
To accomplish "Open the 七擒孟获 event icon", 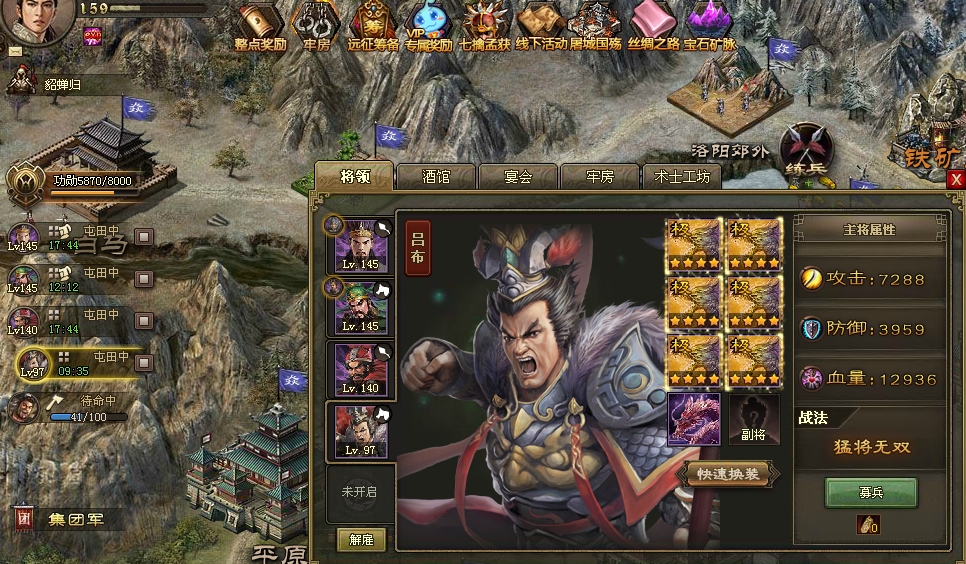I will pos(485,26).
